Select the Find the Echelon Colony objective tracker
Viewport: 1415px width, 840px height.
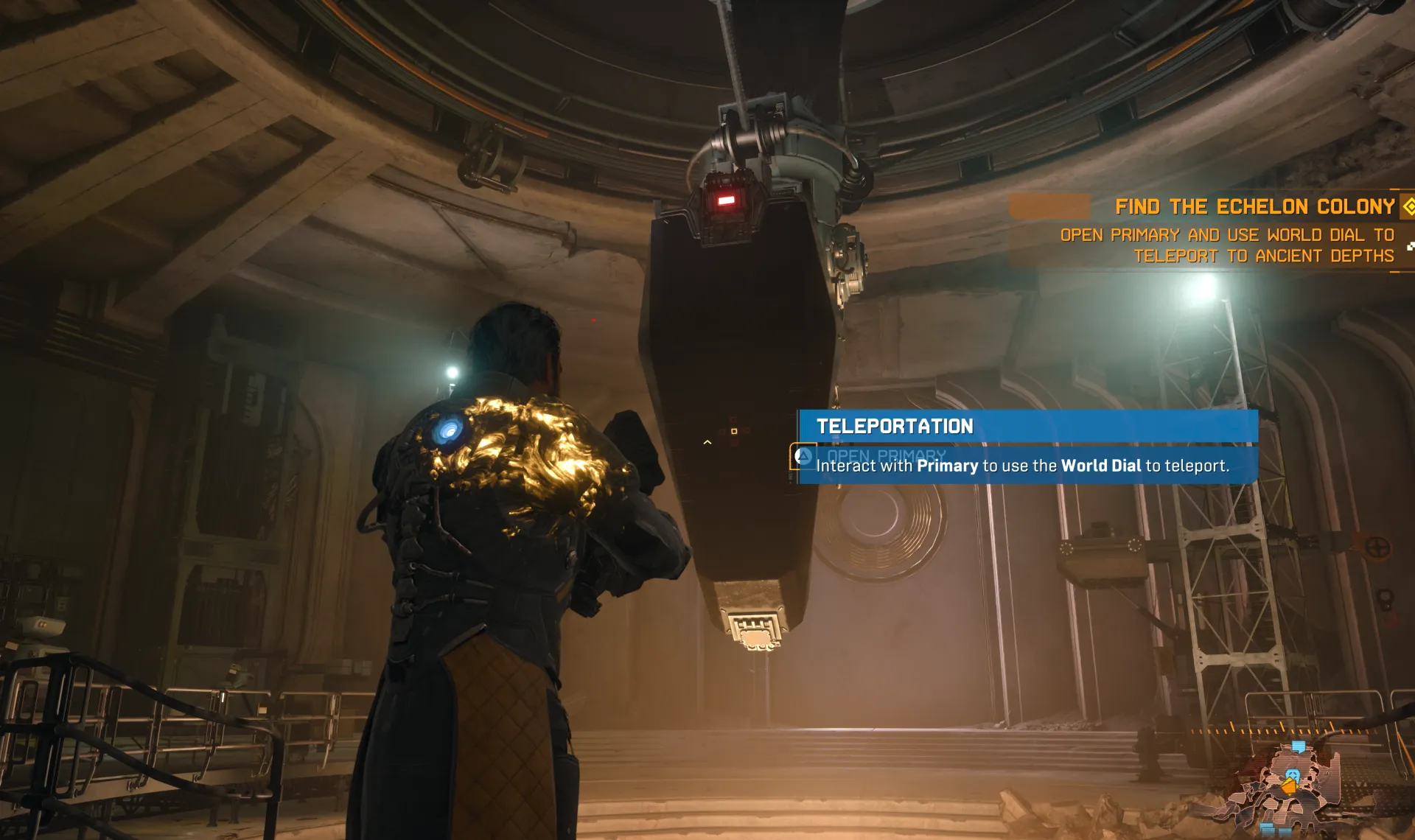(x=1254, y=207)
